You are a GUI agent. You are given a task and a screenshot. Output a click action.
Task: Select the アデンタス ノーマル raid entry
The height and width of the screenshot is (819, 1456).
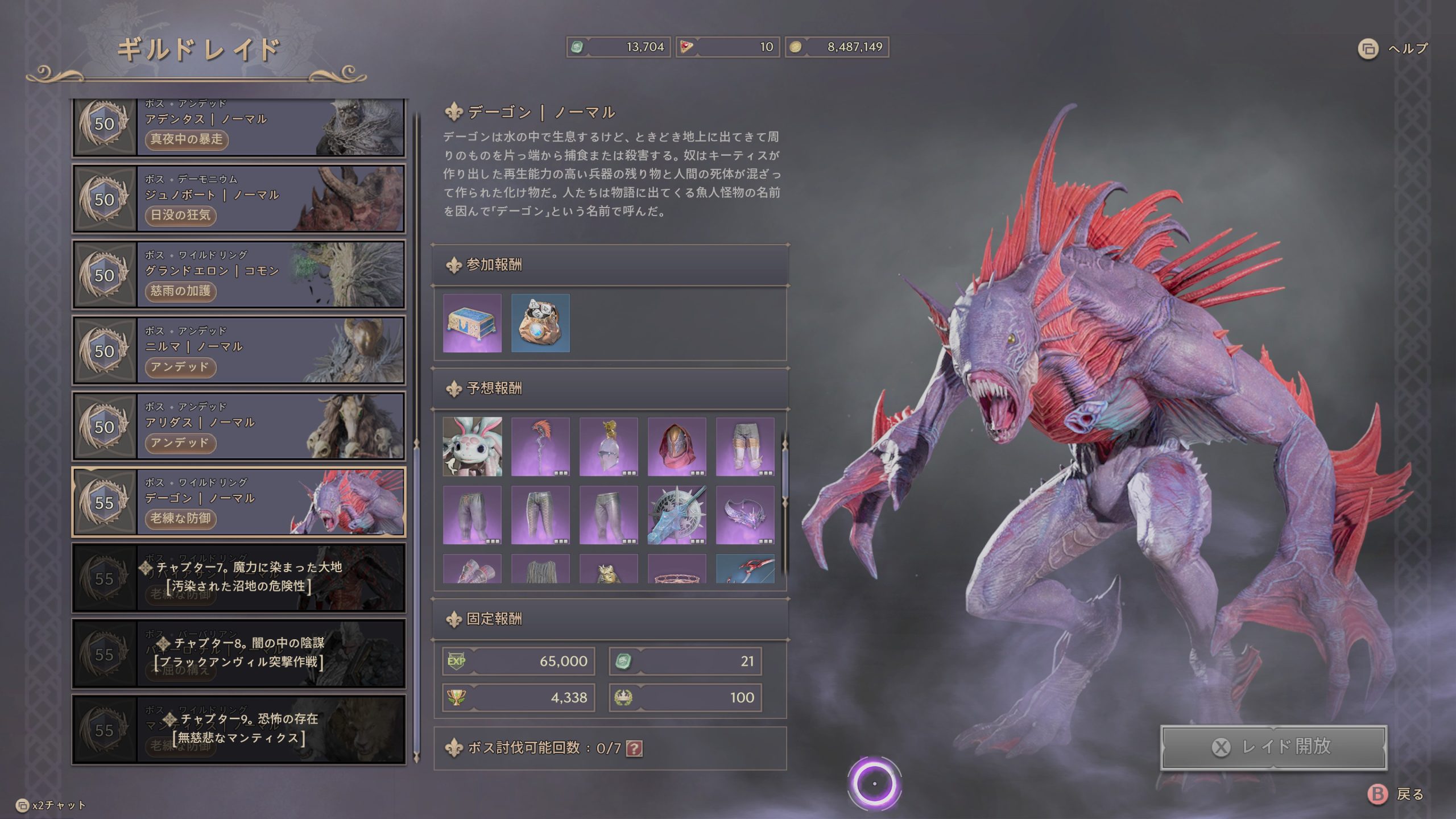pyautogui.click(x=239, y=127)
